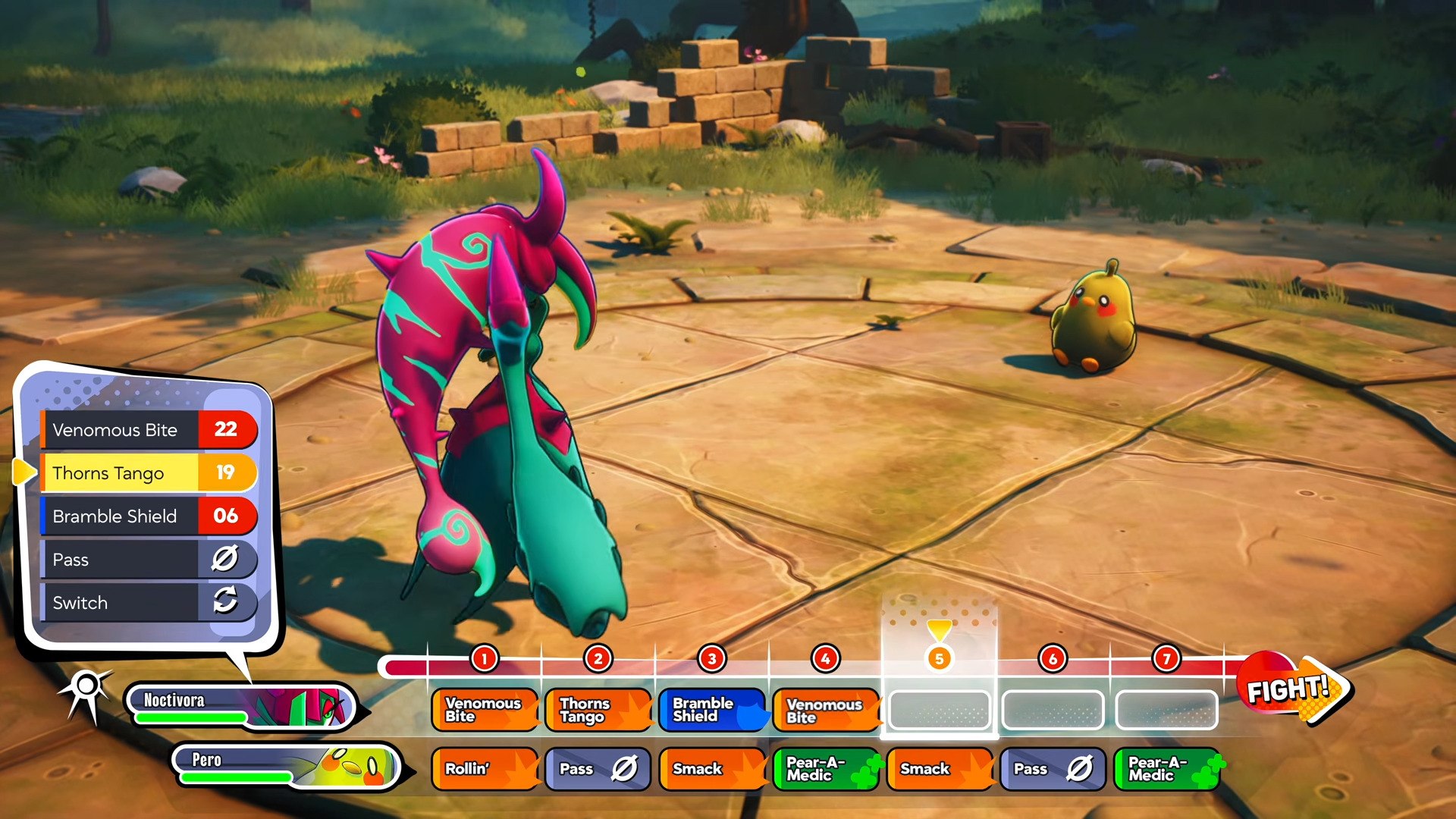1456x819 pixels.
Task: Choose the Pass option in the move menu
Action: pos(148,560)
